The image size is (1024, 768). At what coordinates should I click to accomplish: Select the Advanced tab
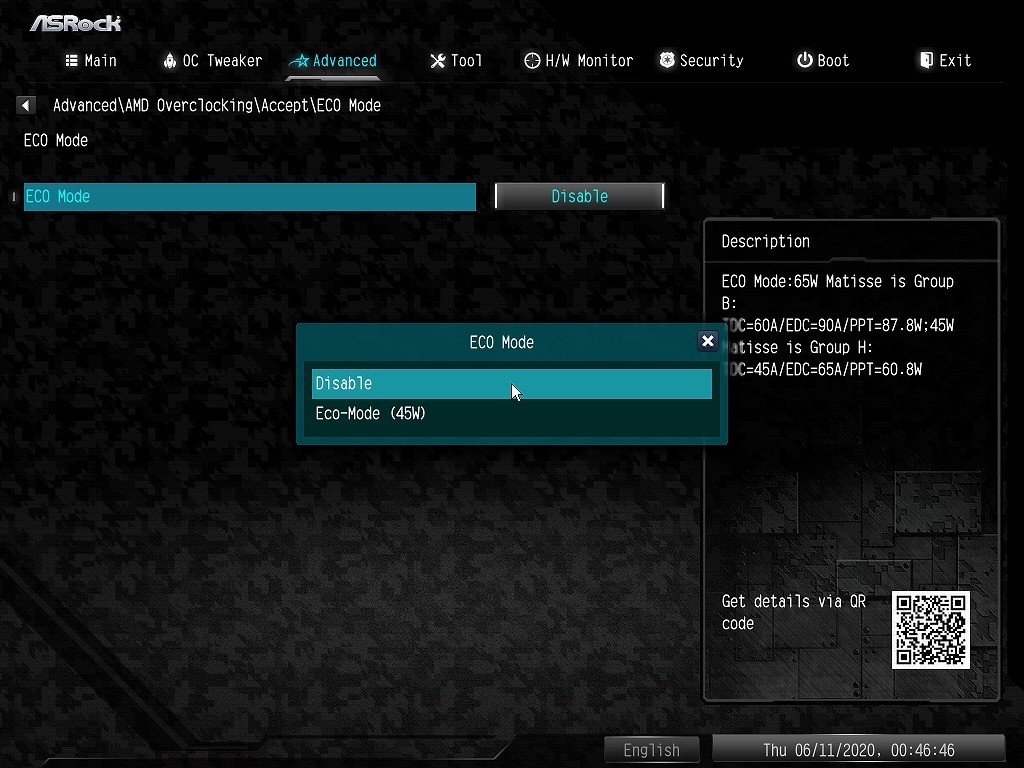(x=333, y=61)
